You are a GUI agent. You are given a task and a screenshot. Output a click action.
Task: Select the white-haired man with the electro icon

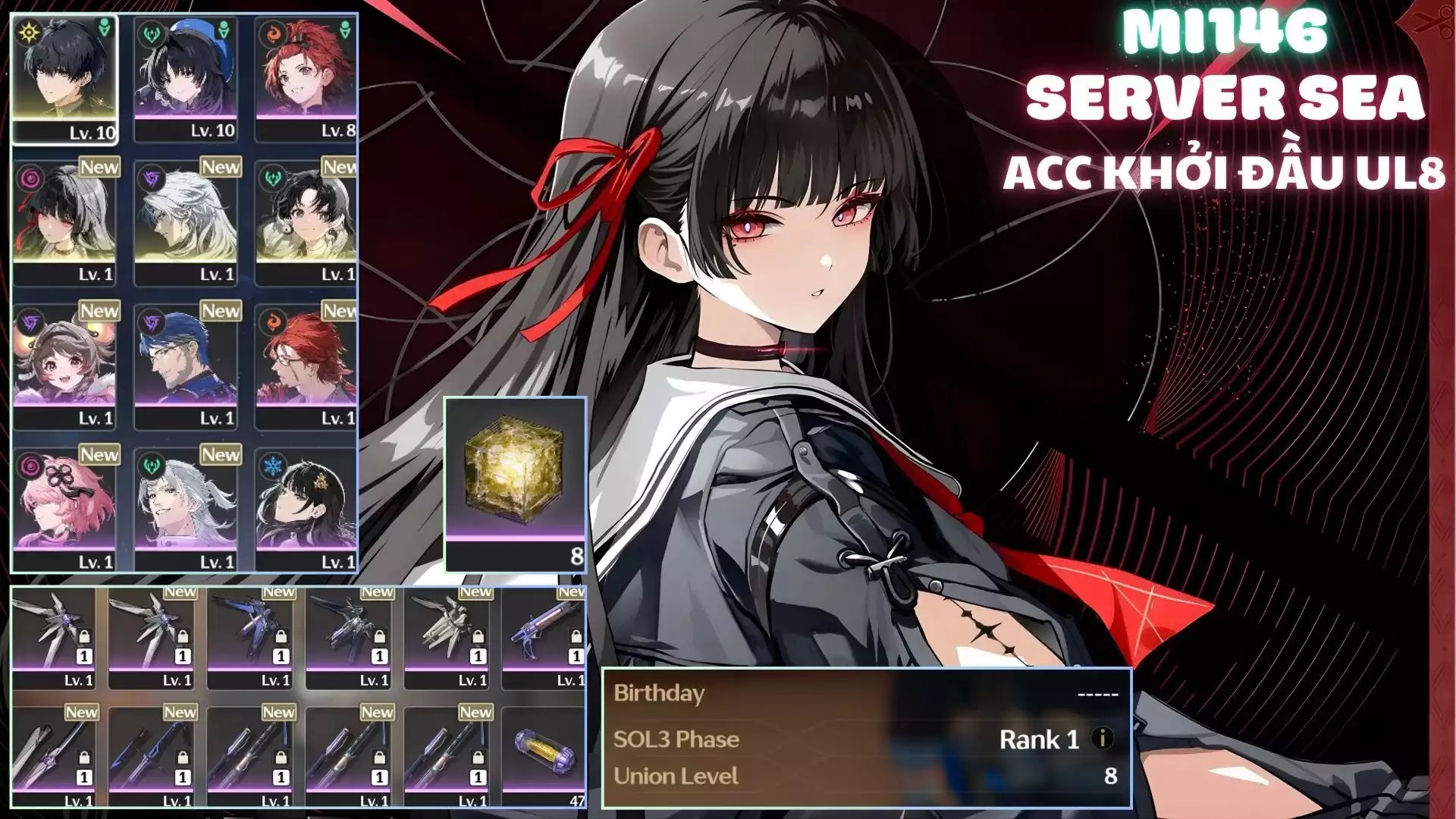click(x=186, y=221)
